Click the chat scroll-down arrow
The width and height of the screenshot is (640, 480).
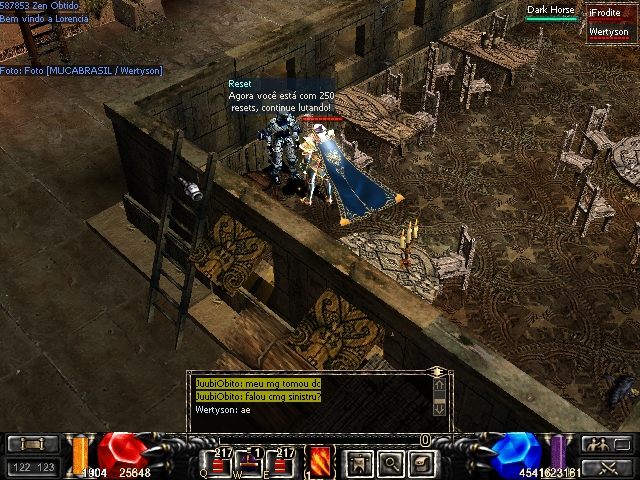click(438, 410)
